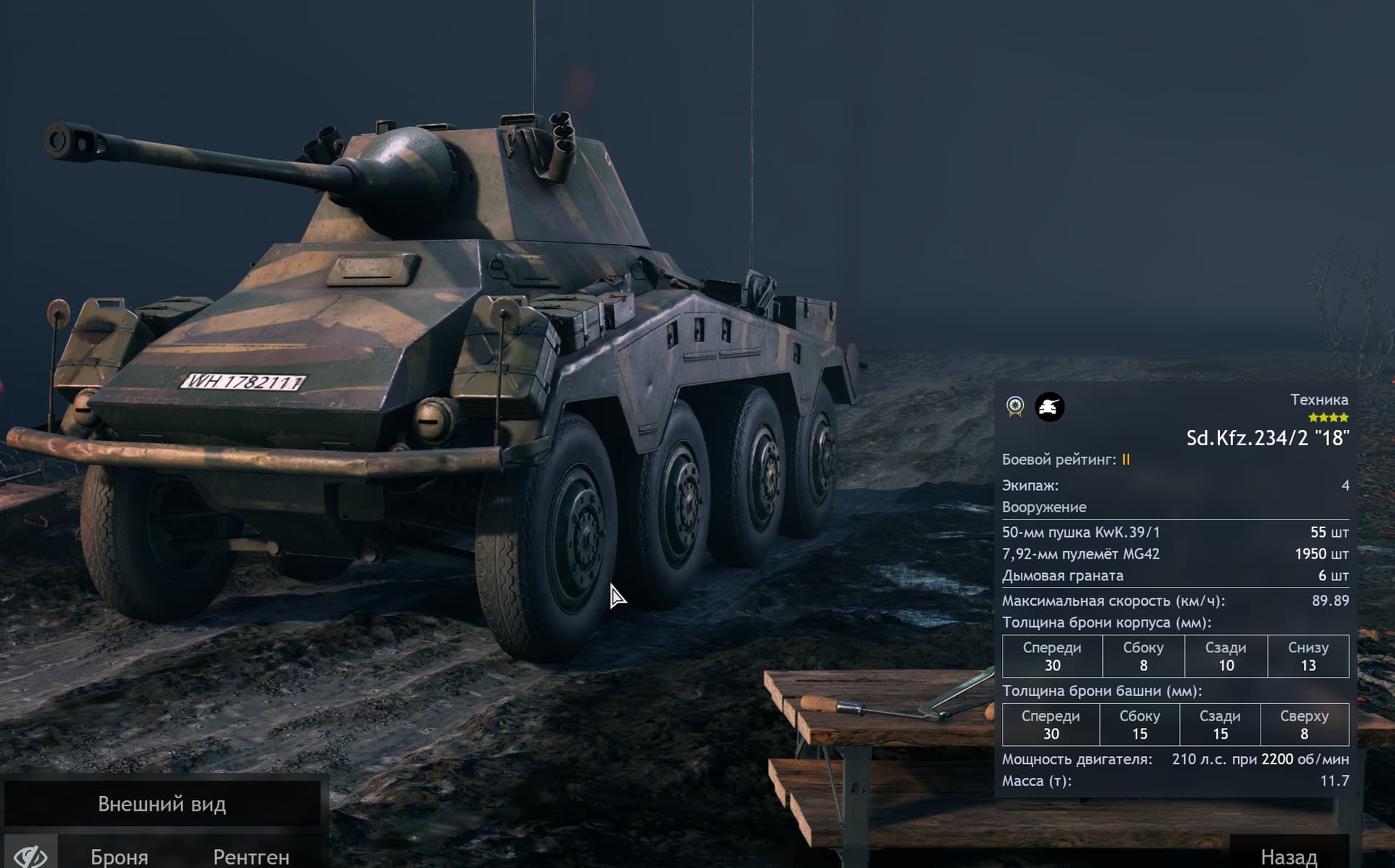Toggle the crossed-eye visibility icon
The height and width of the screenshot is (868, 1395).
pyautogui.click(x=31, y=854)
